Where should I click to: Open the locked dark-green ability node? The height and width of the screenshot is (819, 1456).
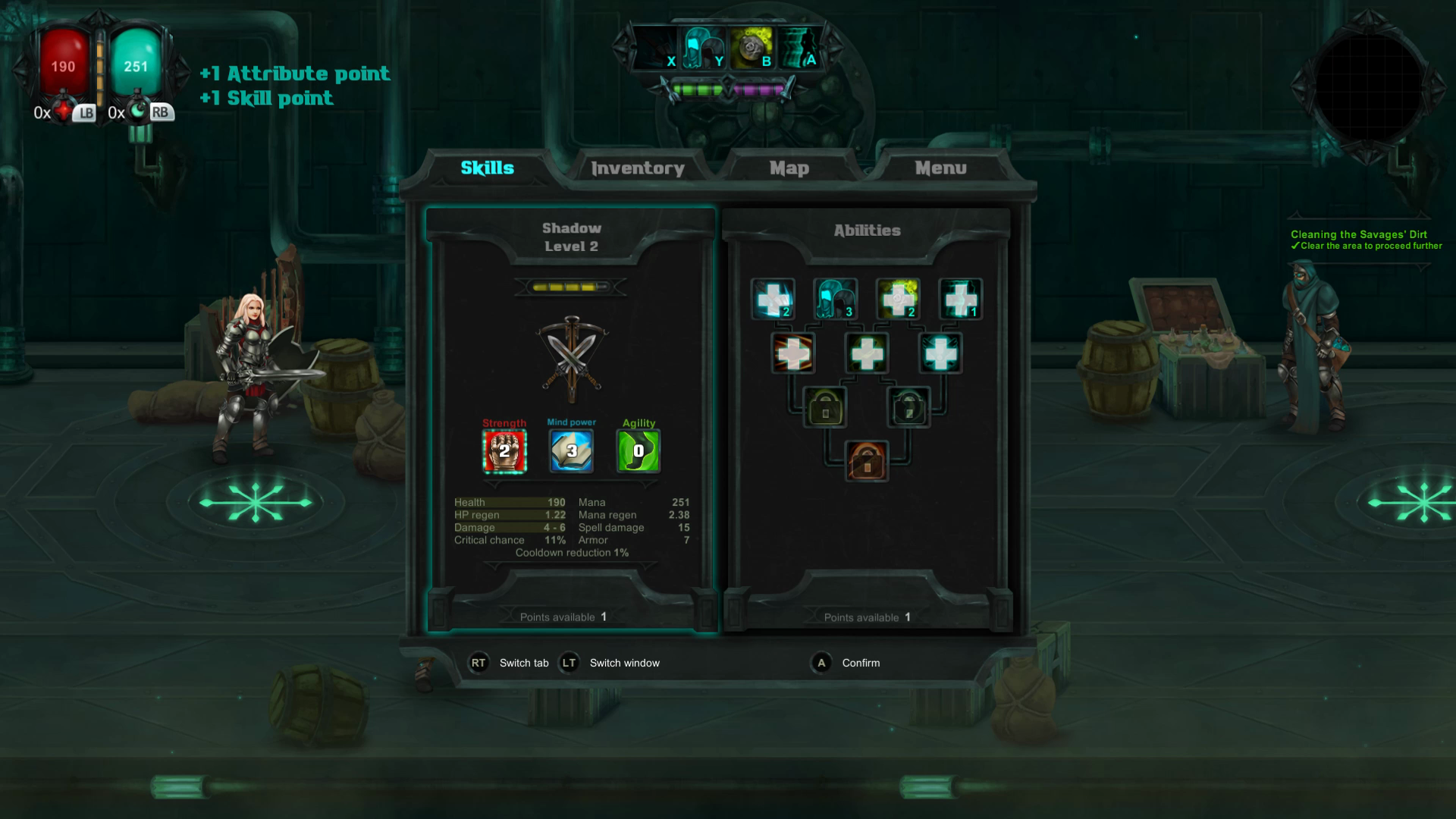point(910,406)
